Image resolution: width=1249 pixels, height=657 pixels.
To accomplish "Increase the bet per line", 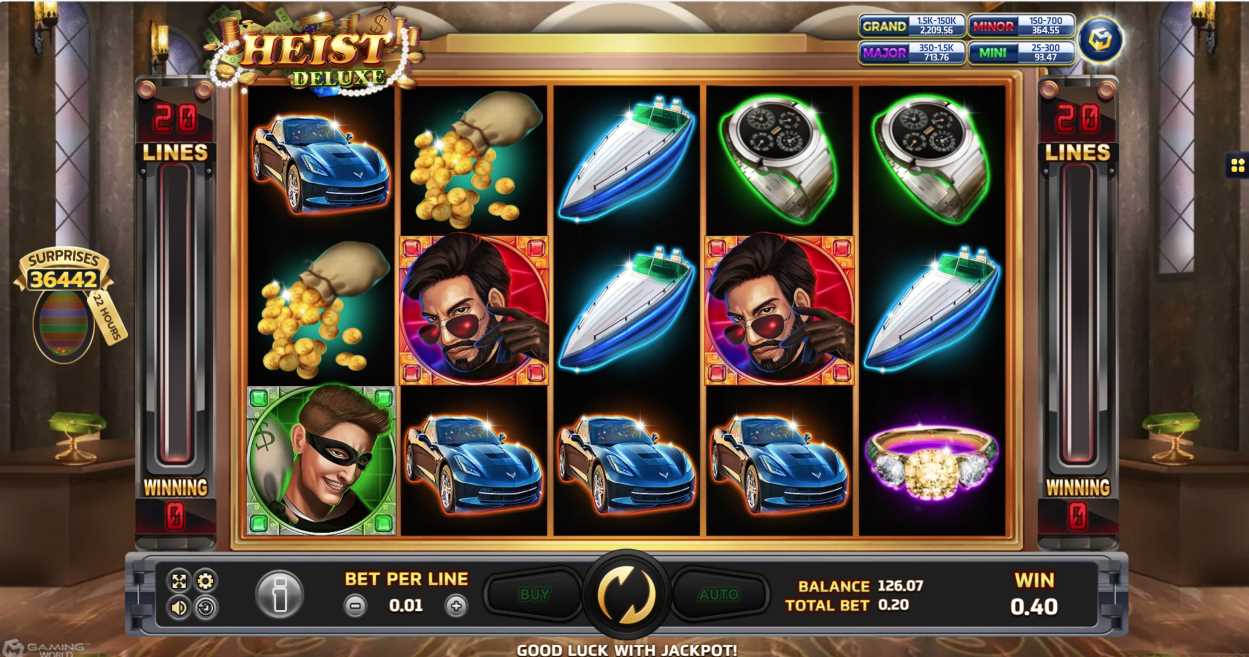I will pos(456,605).
